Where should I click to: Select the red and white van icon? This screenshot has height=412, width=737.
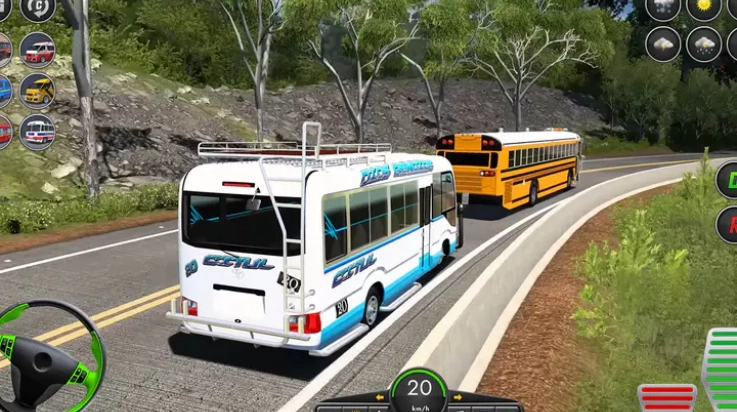coord(38,48)
